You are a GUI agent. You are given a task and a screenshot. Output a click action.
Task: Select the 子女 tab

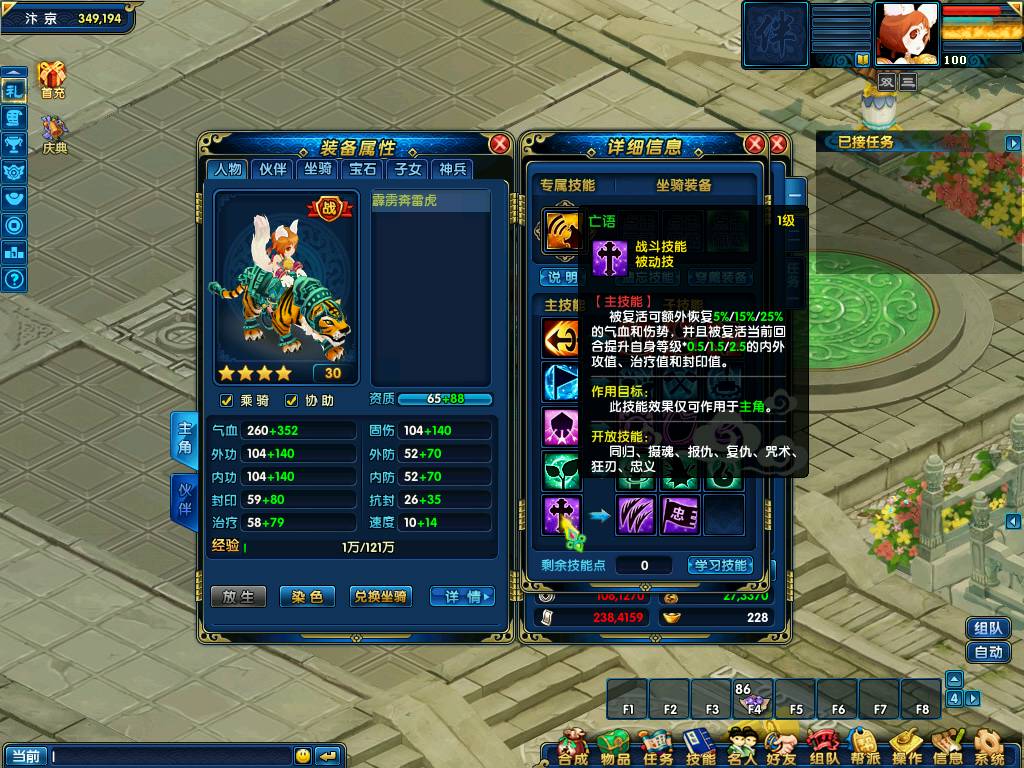pos(407,169)
